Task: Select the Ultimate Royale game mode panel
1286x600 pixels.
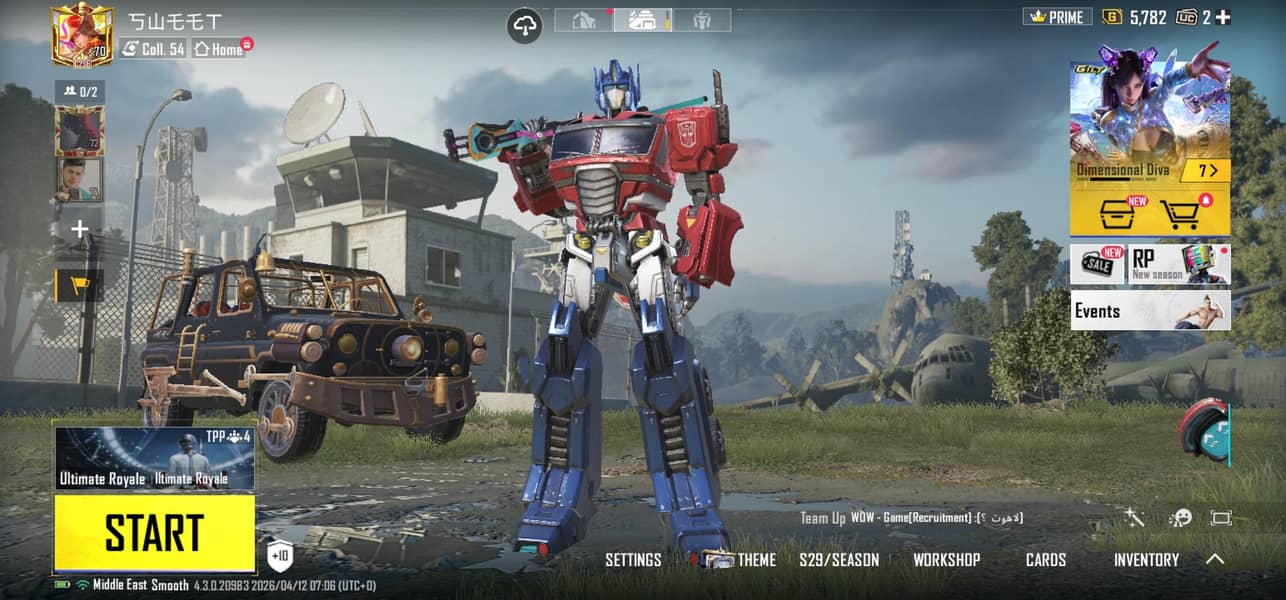Action: (154, 460)
